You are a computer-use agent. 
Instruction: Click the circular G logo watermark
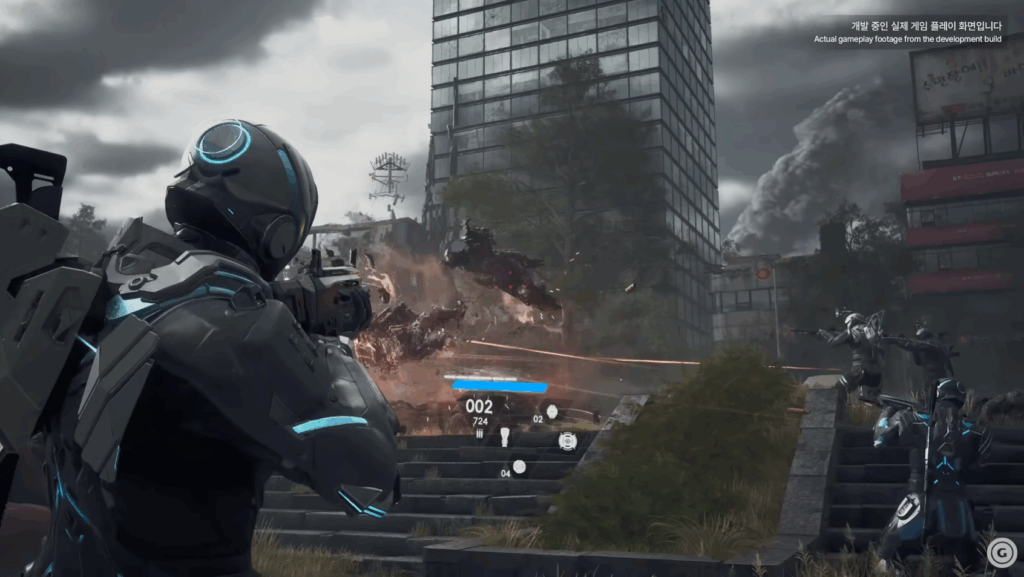[x=1000, y=552]
